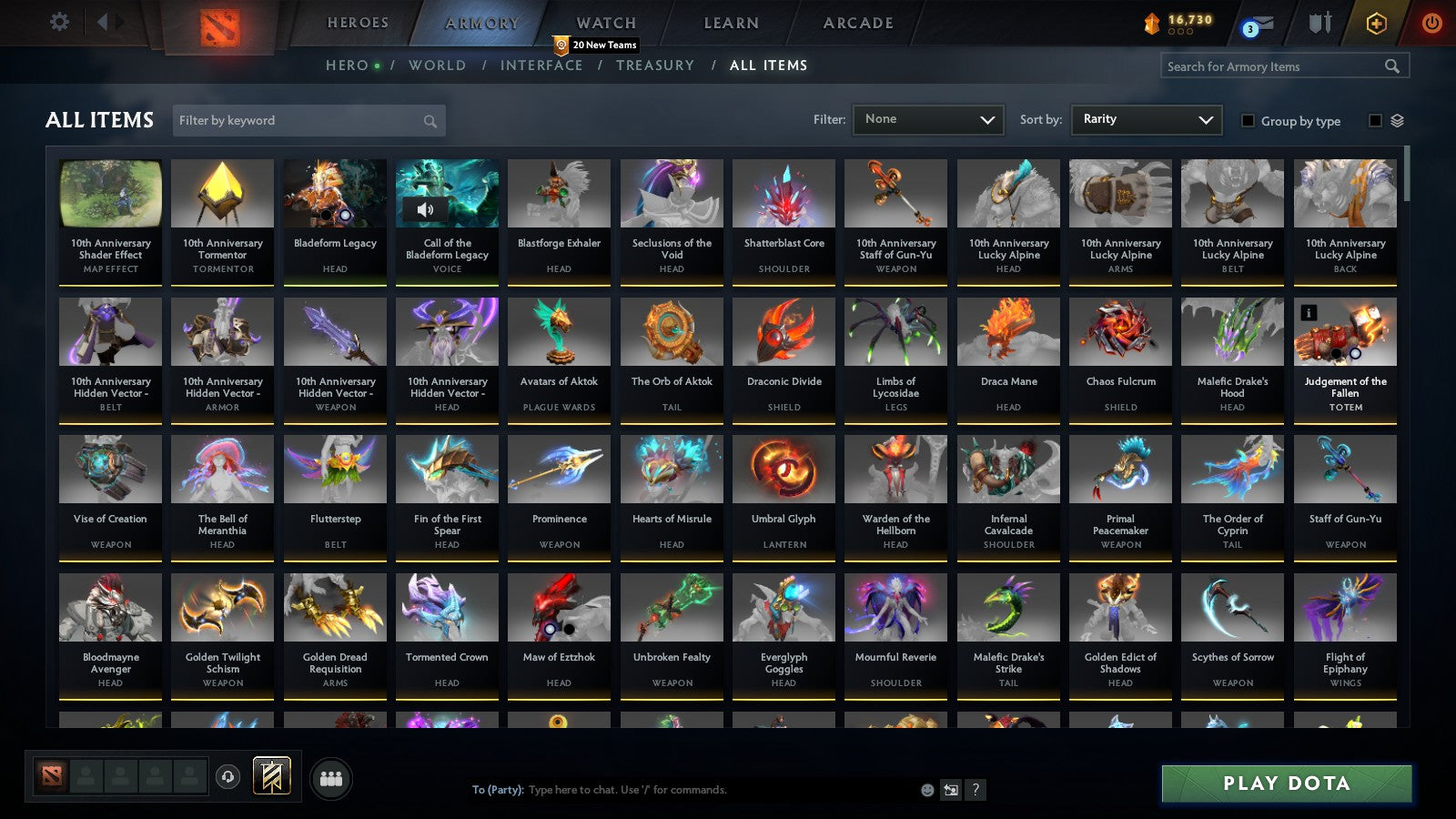Open the settings gear

tap(59, 21)
